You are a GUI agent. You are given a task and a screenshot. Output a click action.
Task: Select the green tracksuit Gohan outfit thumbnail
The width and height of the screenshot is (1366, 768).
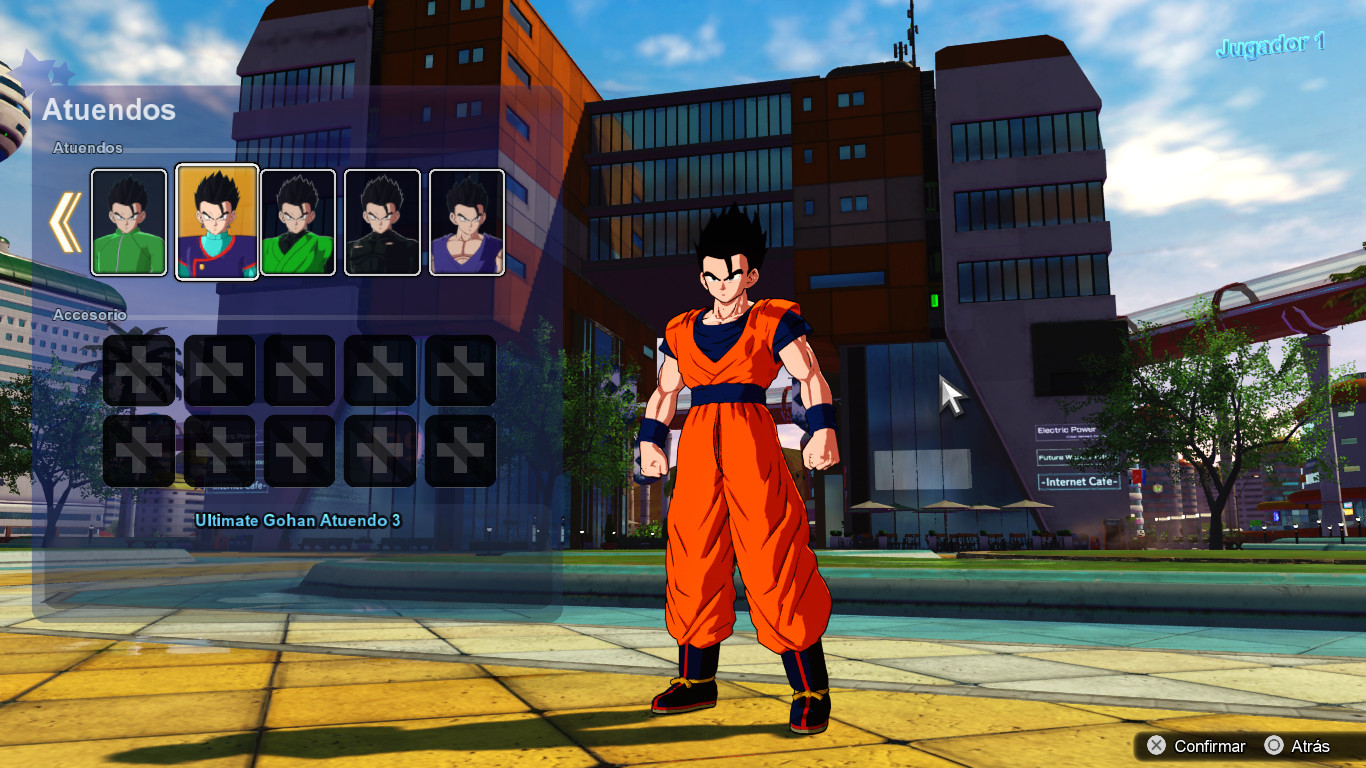(128, 221)
